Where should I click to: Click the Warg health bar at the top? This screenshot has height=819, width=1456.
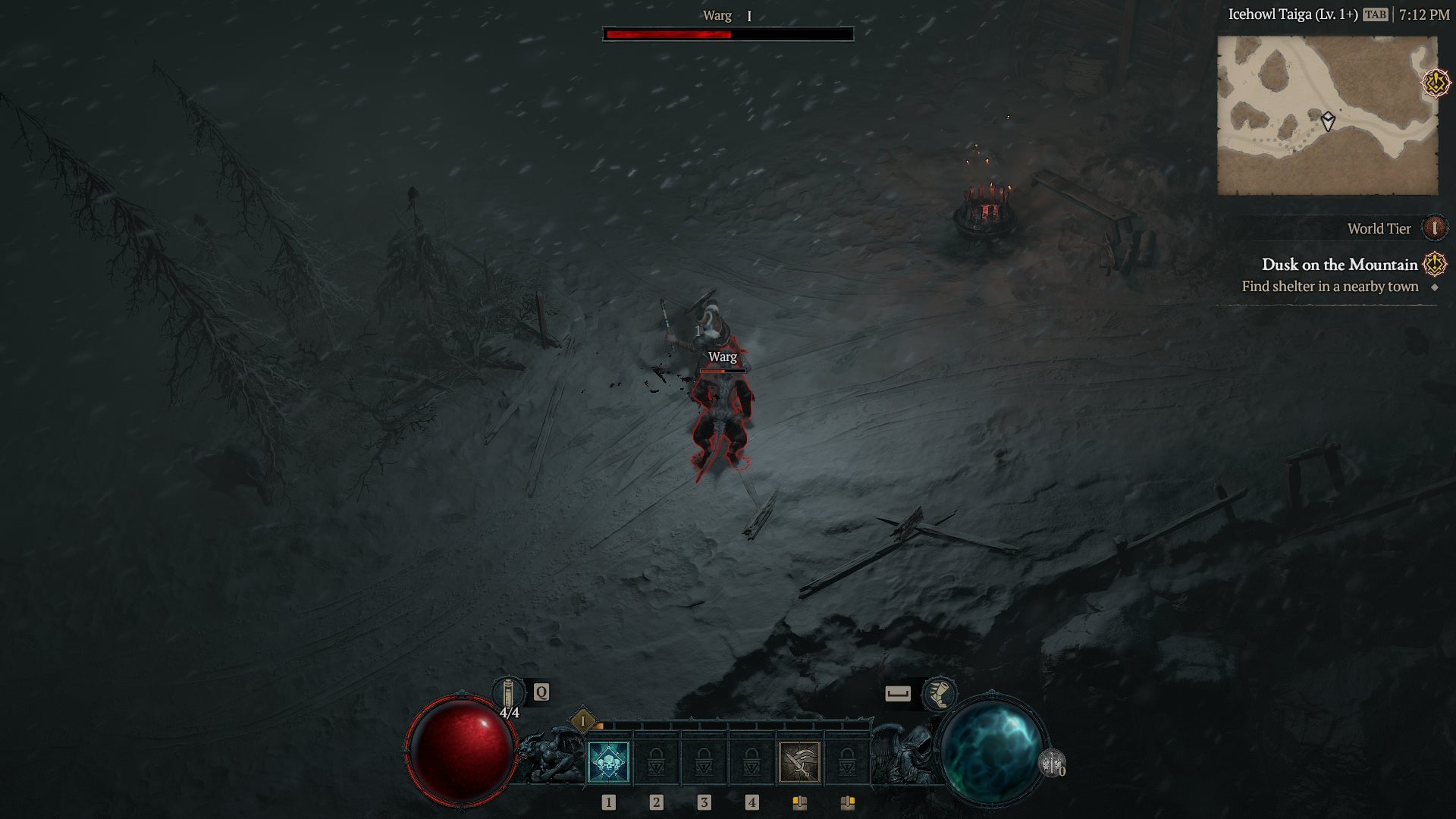[728, 33]
